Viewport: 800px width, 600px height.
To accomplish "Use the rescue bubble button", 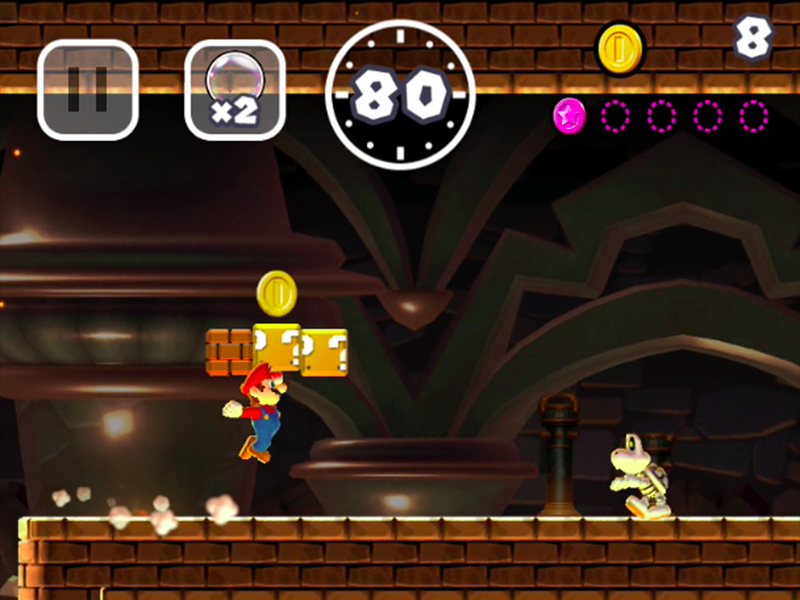I will click(x=235, y=90).
